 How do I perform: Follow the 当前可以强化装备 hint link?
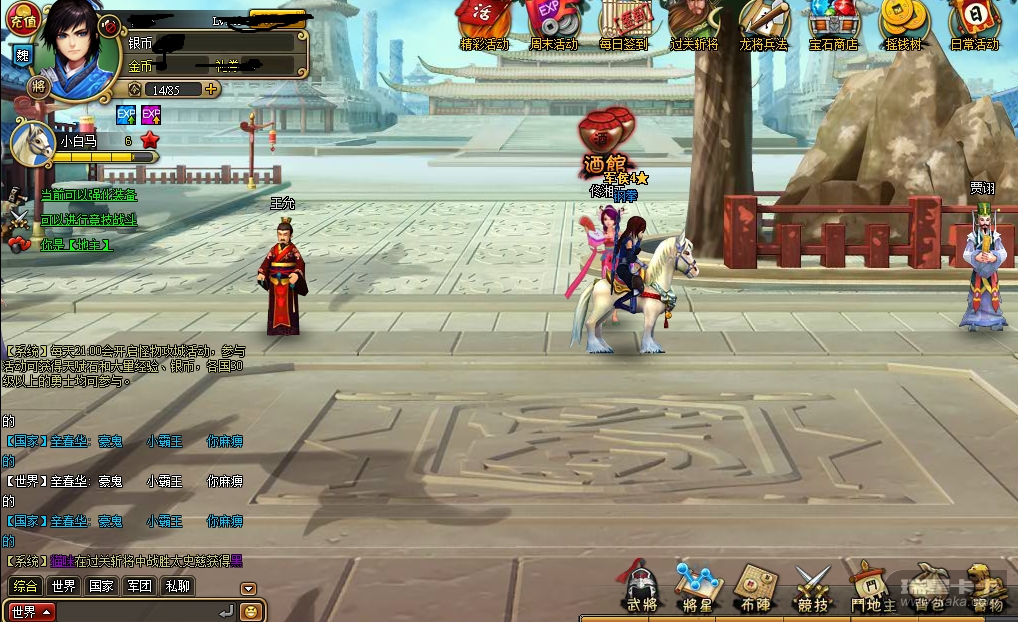pos(88,195)
